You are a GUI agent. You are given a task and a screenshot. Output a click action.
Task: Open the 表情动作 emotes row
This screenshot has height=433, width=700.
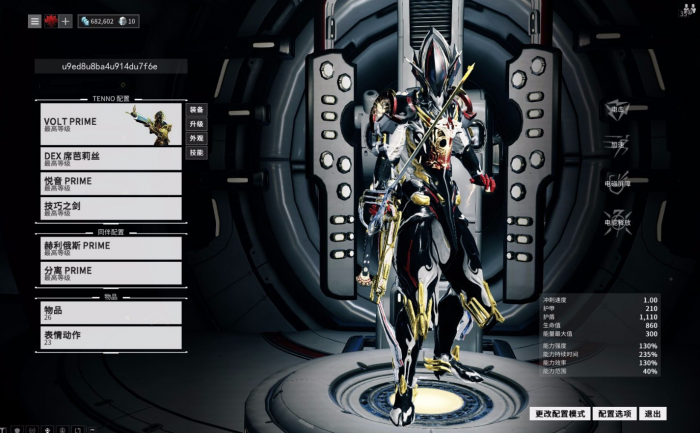[110, 338]
